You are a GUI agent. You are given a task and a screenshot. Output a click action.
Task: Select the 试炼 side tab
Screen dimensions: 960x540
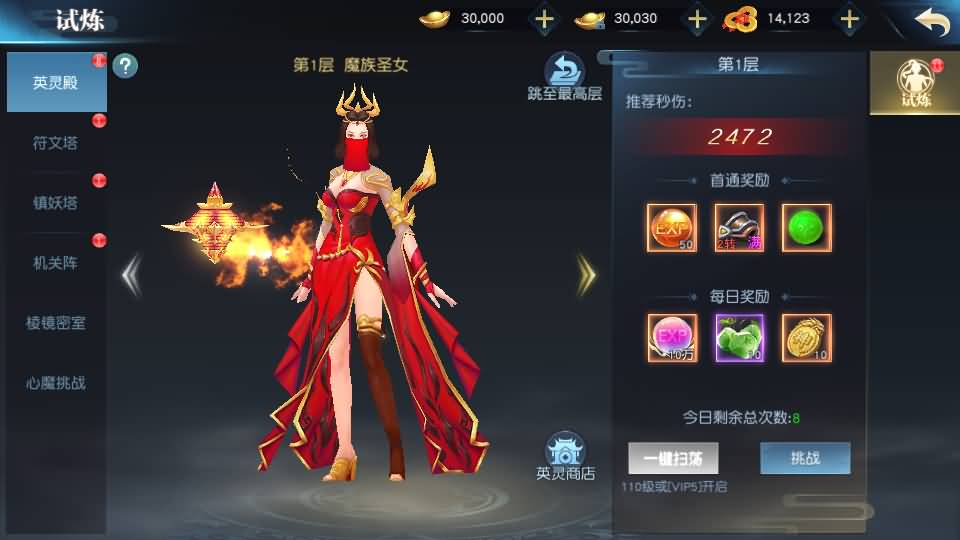tap(915, 82)
